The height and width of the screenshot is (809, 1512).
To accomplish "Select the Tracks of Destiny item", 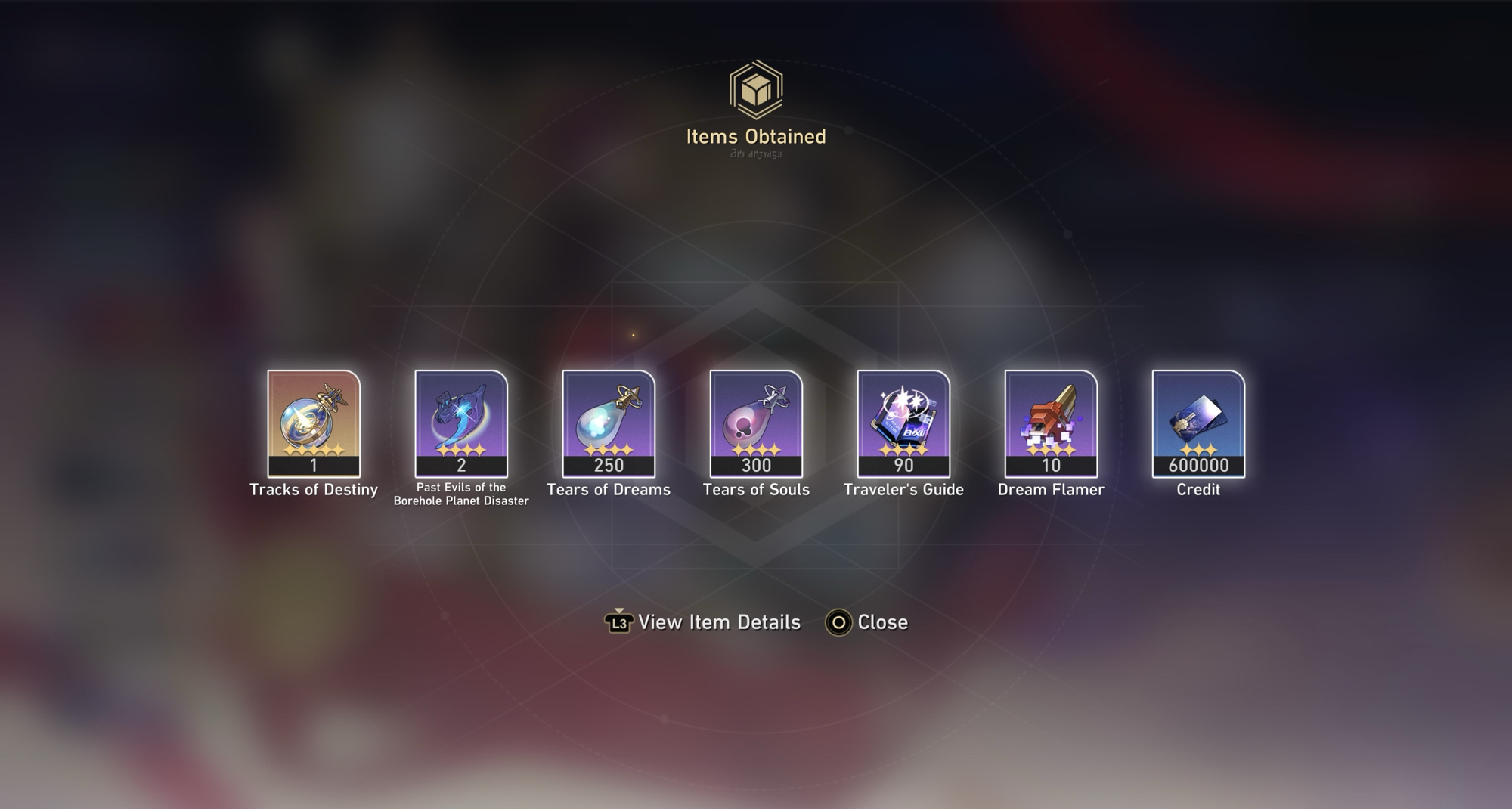I will point(314,423).
